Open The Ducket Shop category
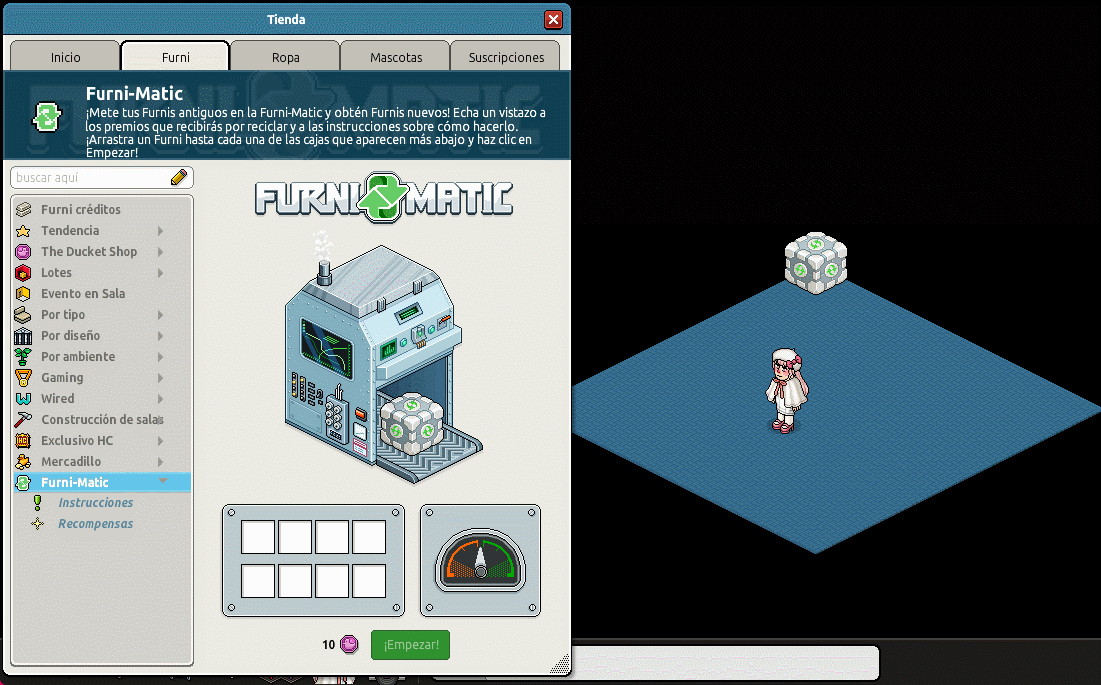This screenshot has height=685, width=1101. [89, 252]
